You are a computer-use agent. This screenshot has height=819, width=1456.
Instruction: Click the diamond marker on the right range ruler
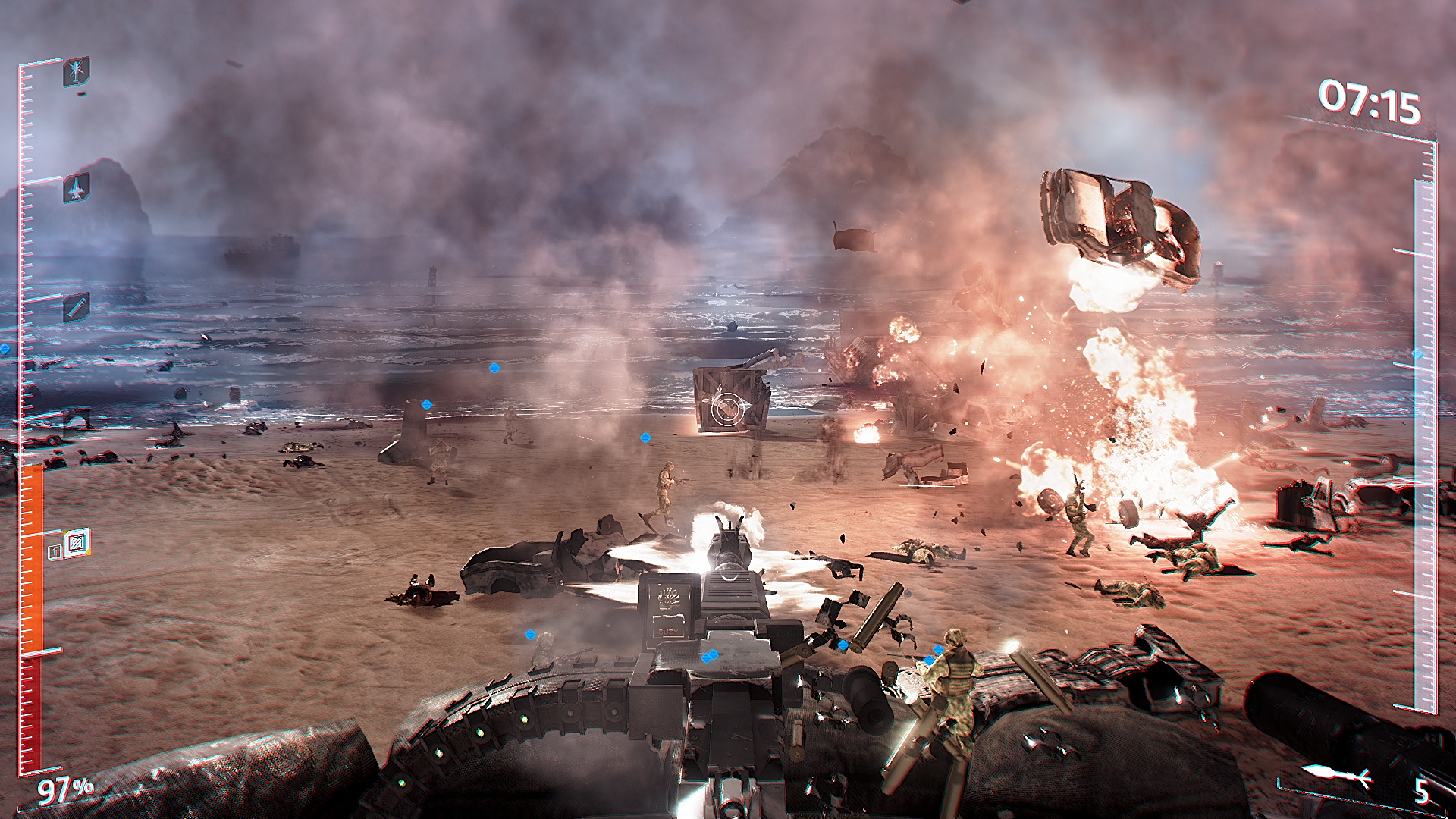[x=1417, y=353]
